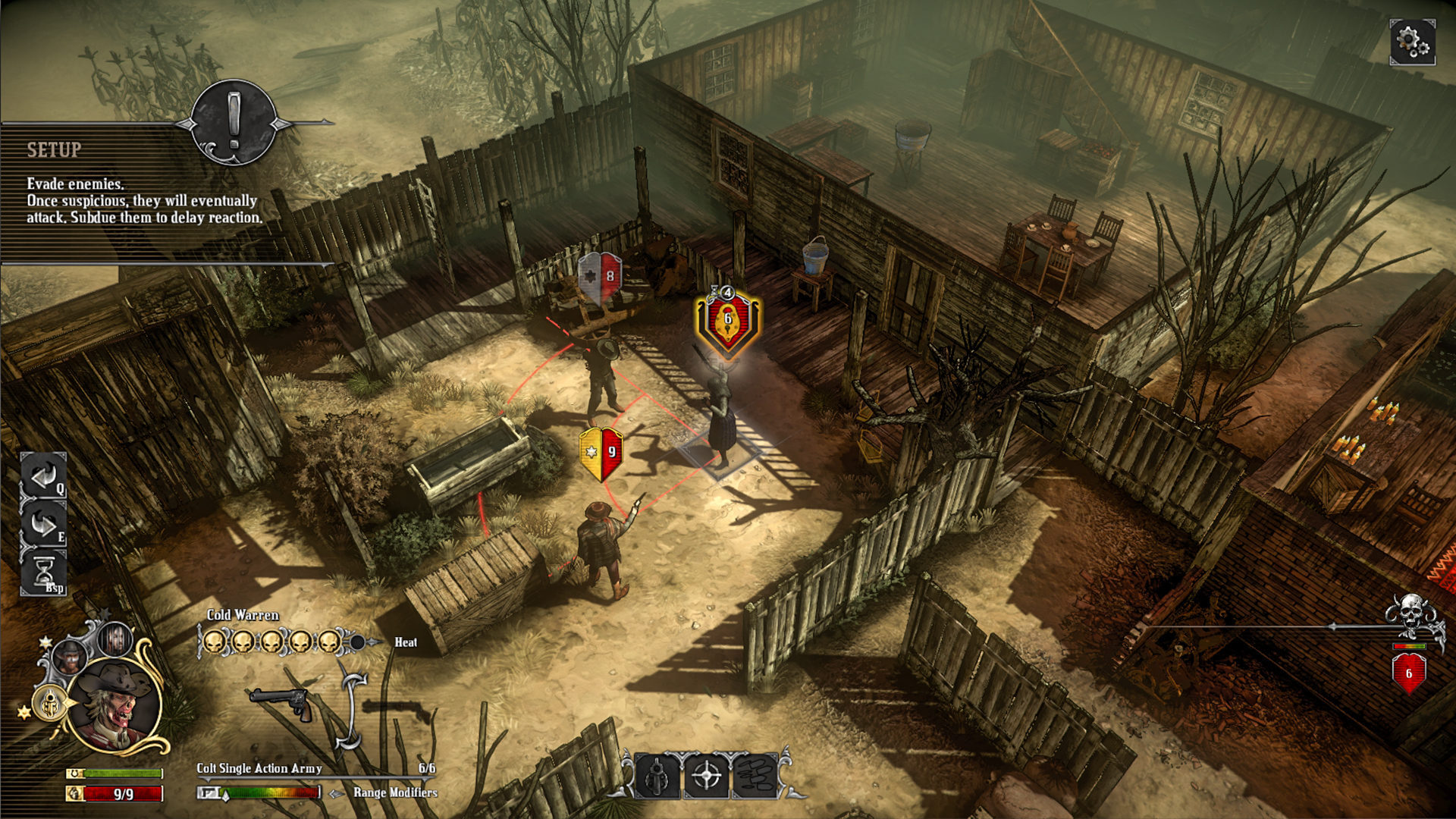
Task: Click the horseshoe icon on the green luck bar
Action: pyautogui.click(x=74, y=772)
